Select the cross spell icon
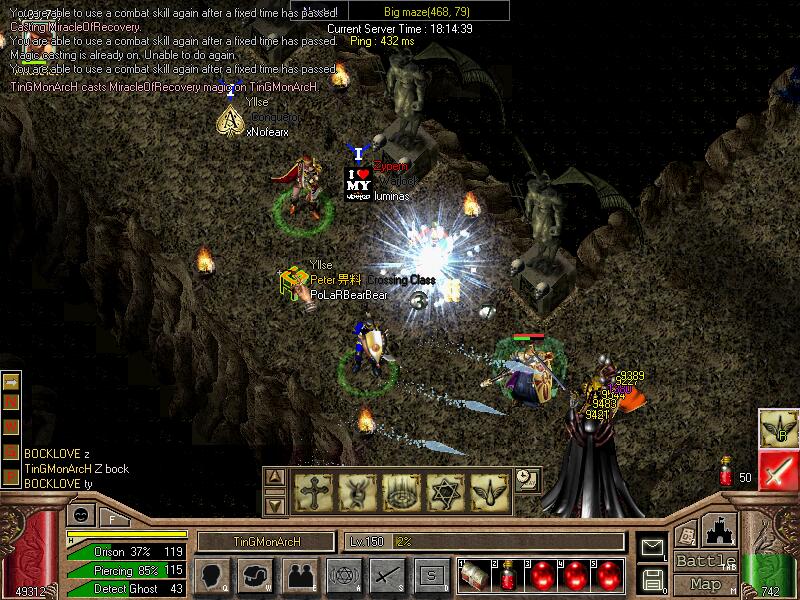800x600 pixels. pos(312,492)
